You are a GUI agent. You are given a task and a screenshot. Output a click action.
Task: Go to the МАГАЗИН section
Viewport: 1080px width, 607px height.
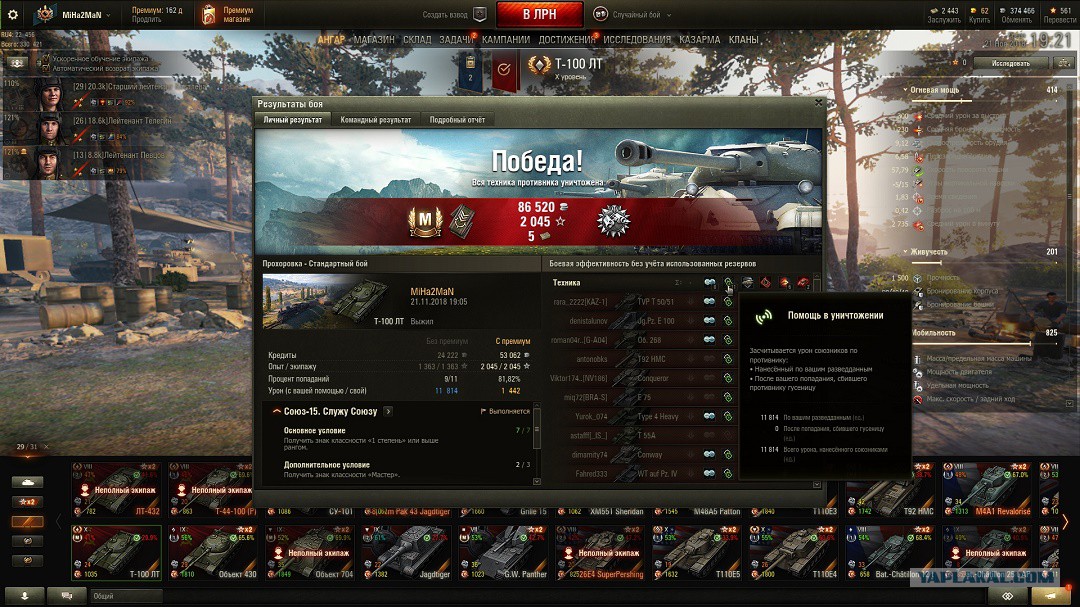(x=373, y=40)
